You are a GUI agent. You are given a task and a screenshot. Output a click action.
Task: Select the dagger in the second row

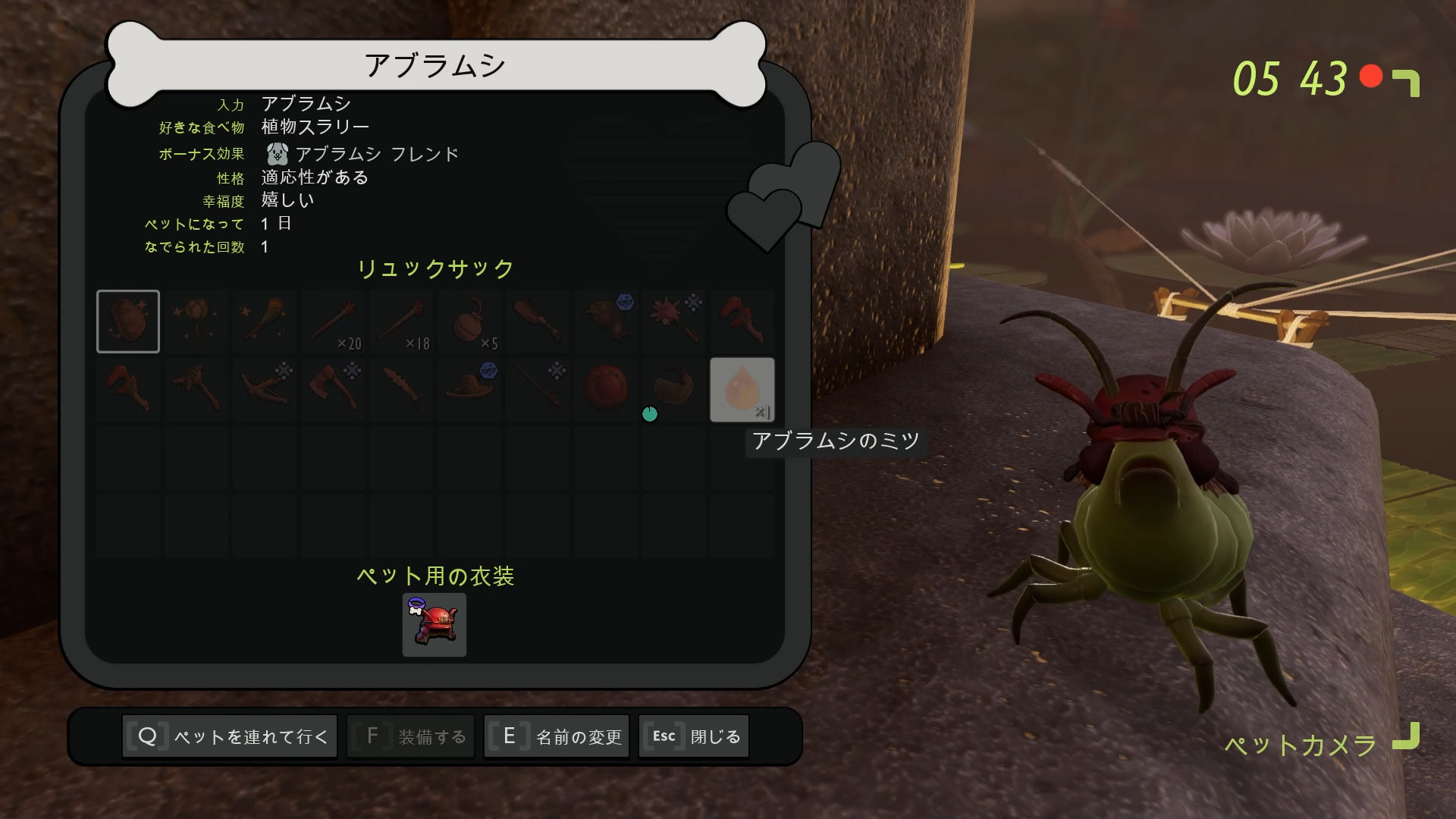(x=400, y=389)
